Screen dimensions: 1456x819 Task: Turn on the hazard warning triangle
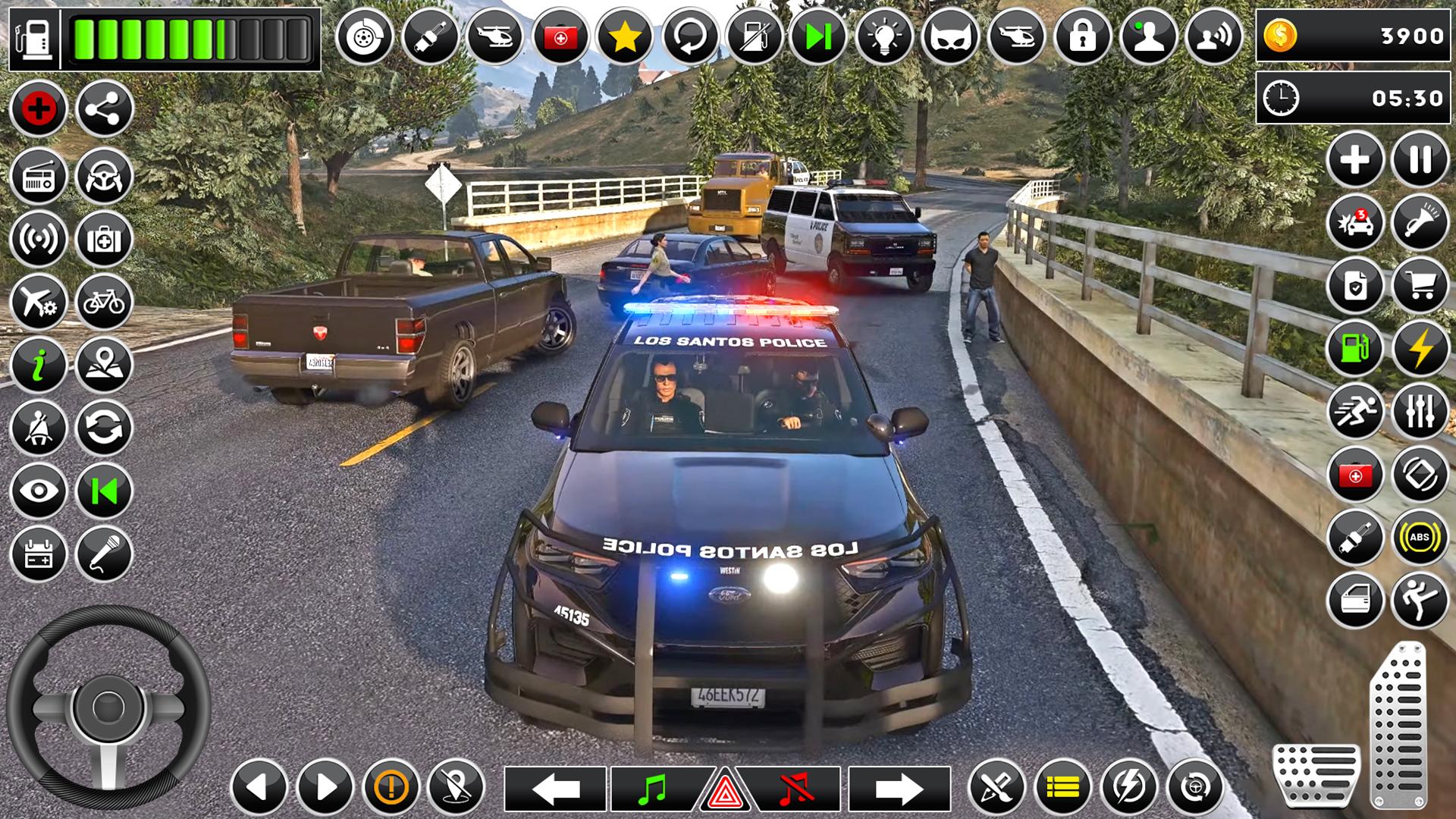coord(724,791)
